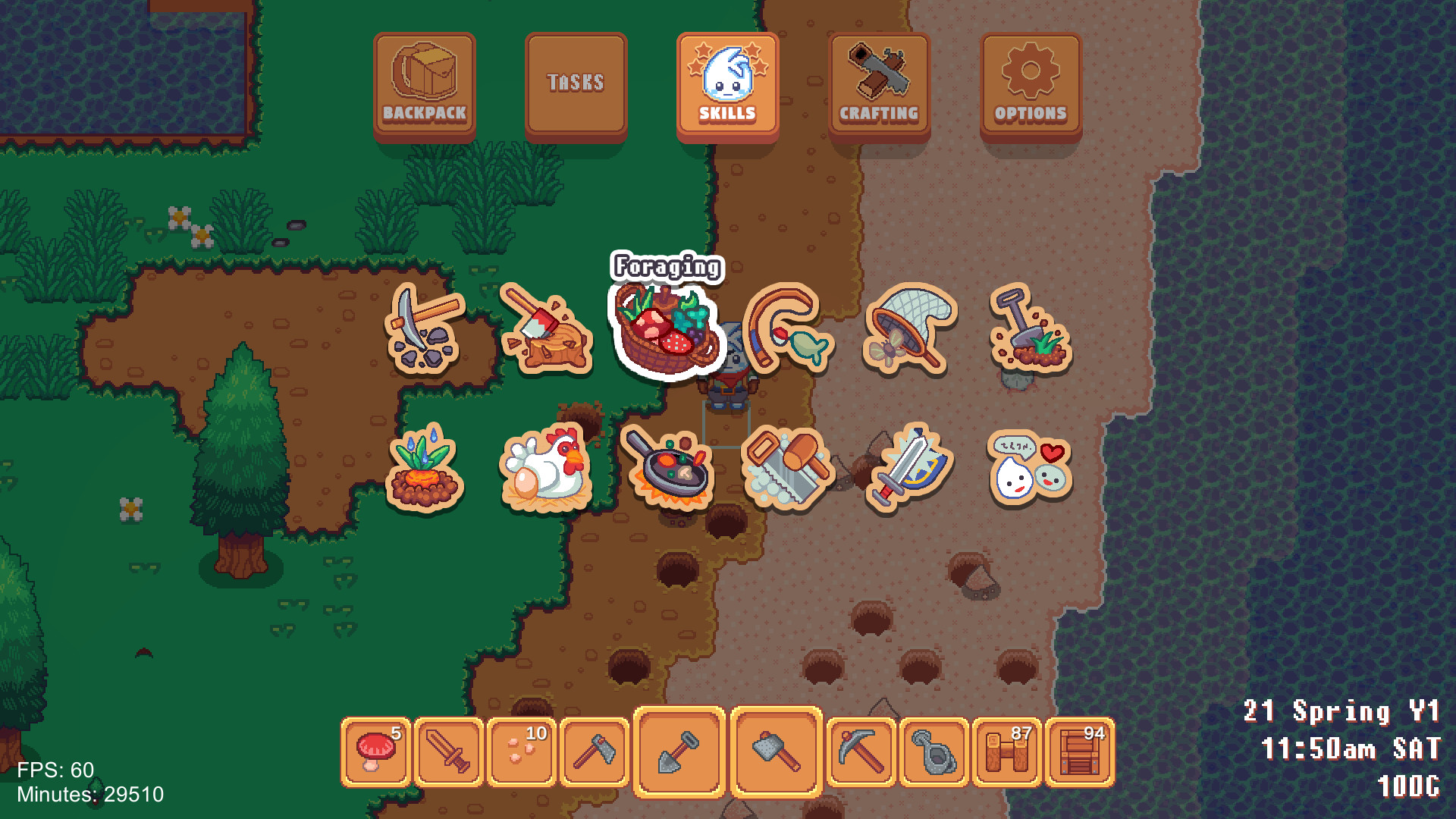Open the Options menu
This screenshot has width=1456, height=819.
click(x=1029, y=83)
